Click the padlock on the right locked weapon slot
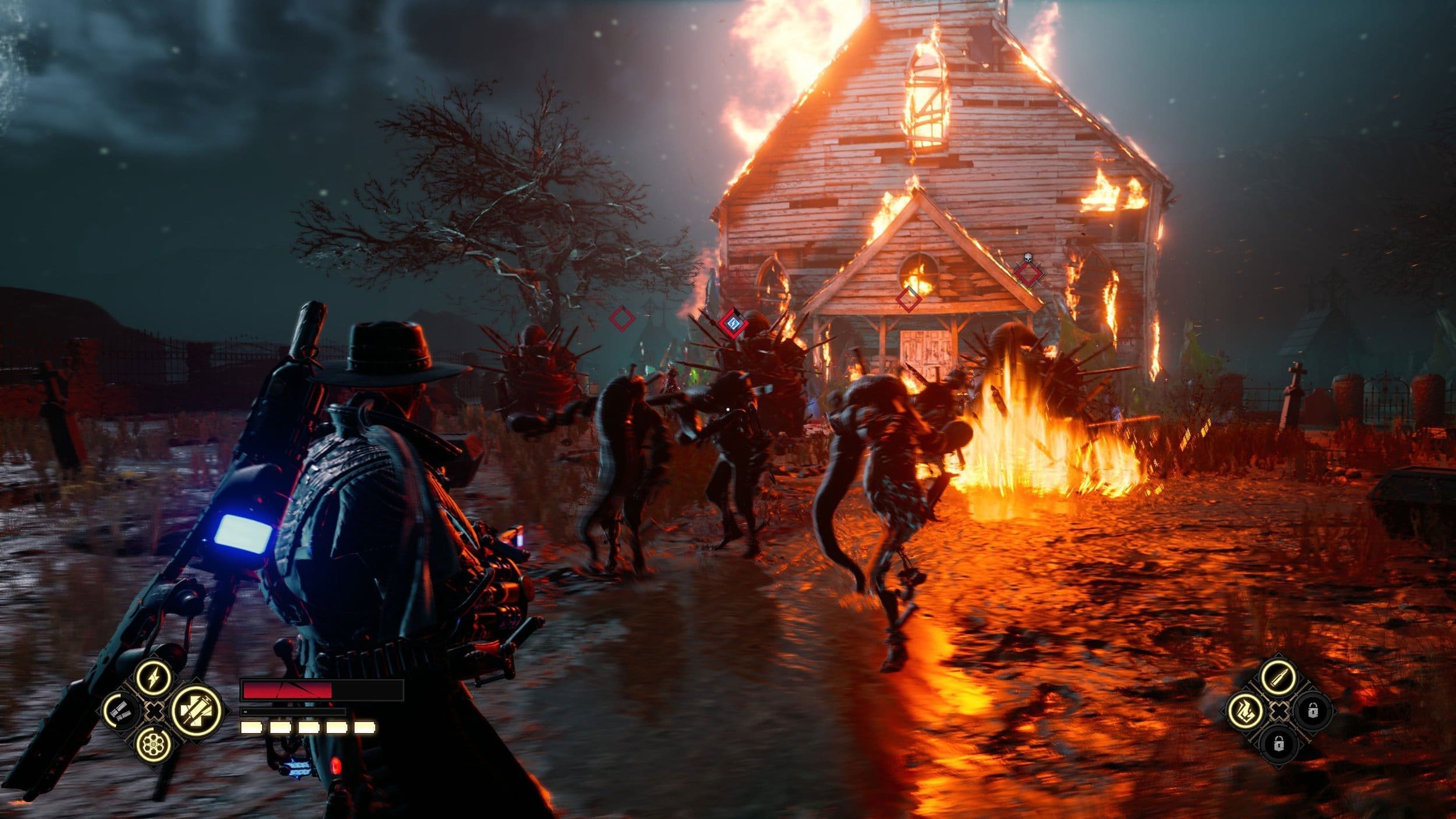Screen dimensions: 1456x819 1313,711
